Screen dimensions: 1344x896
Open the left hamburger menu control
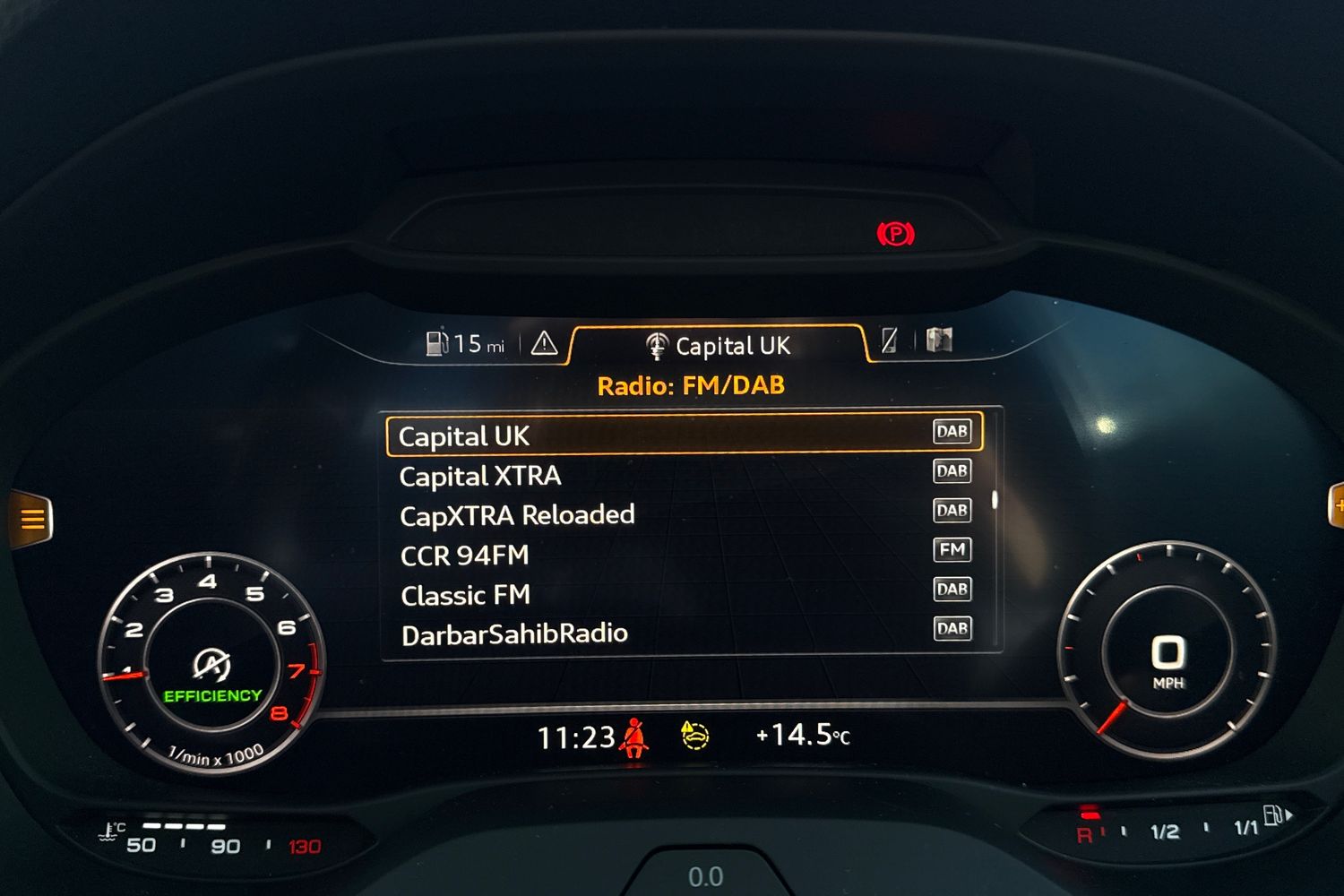33,518
